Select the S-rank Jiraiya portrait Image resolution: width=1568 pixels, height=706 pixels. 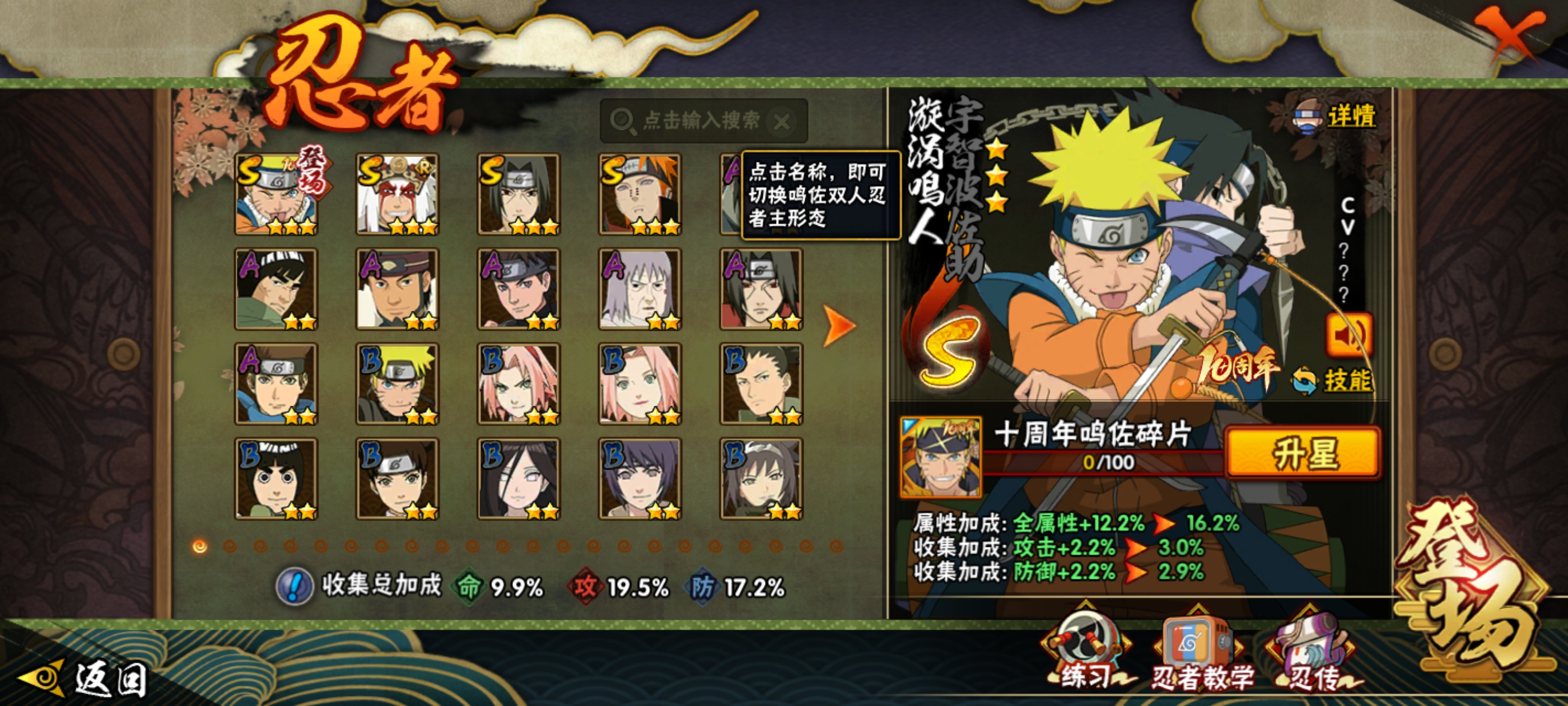(x=397, y=194)
